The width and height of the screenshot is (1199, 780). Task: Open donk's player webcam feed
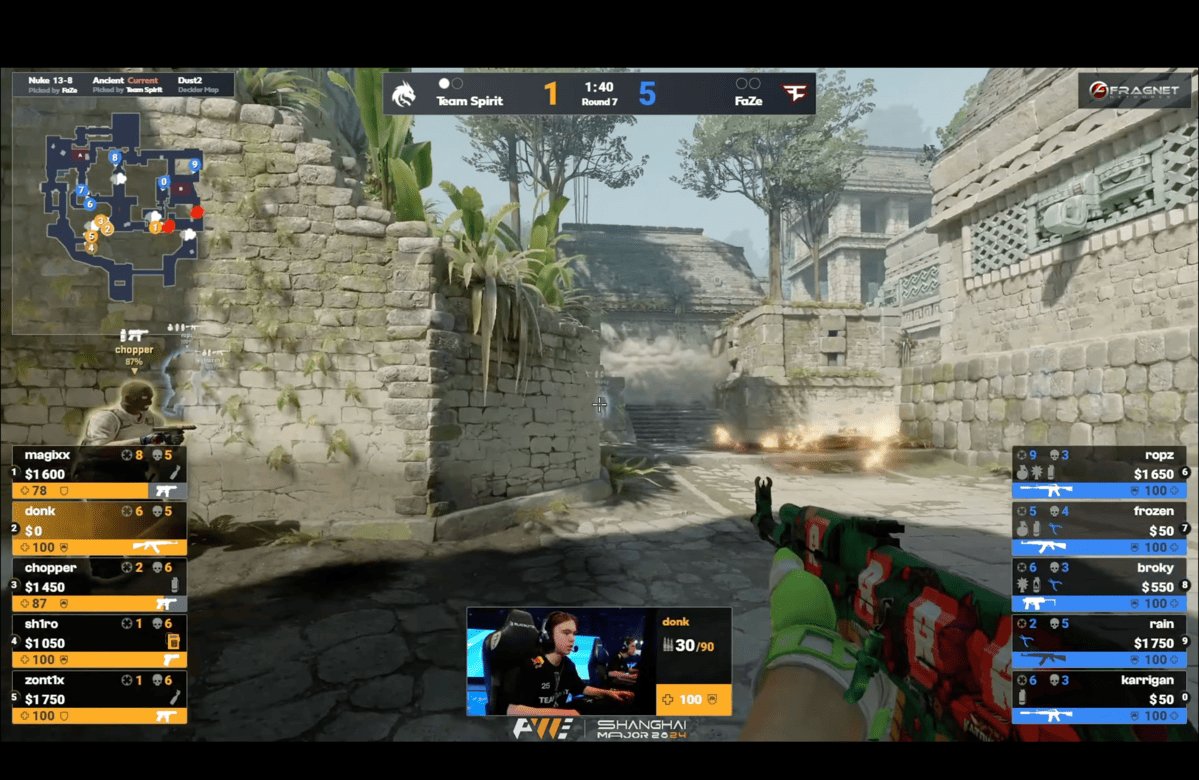tap(560, 661)
